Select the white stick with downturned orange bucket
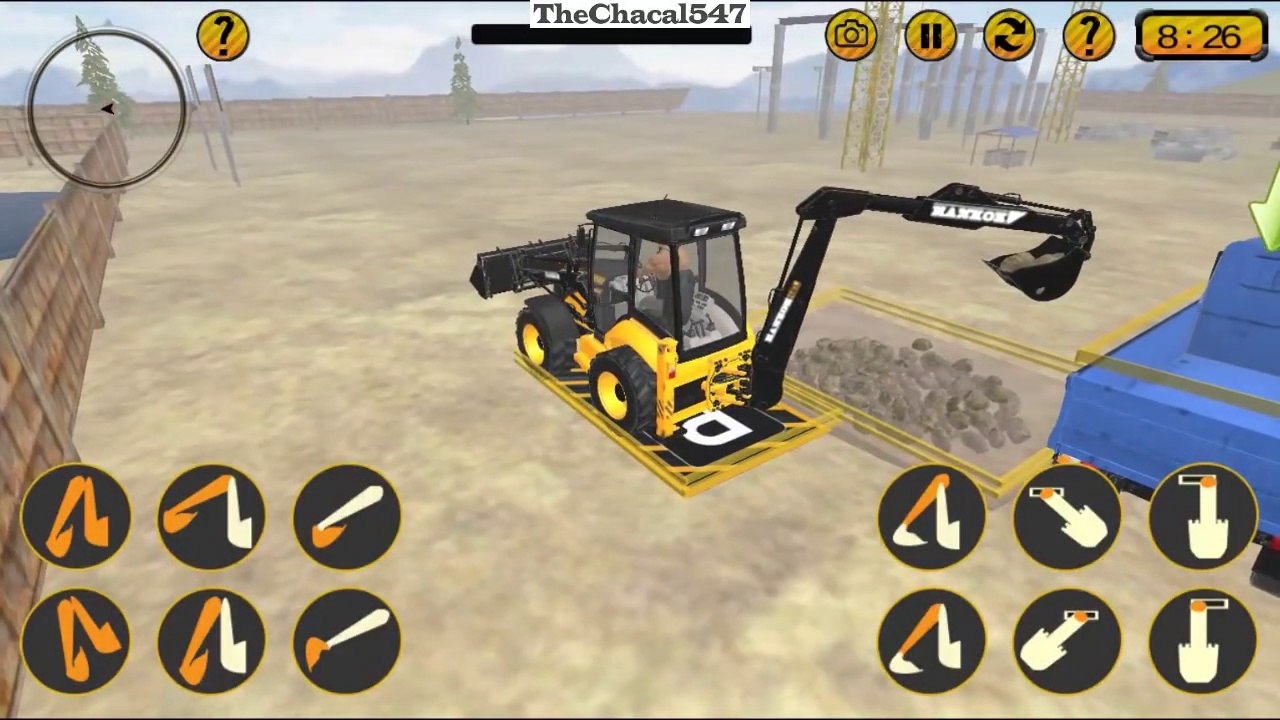Viewport: 1280px width, 720px height. [x=346, y=640]
